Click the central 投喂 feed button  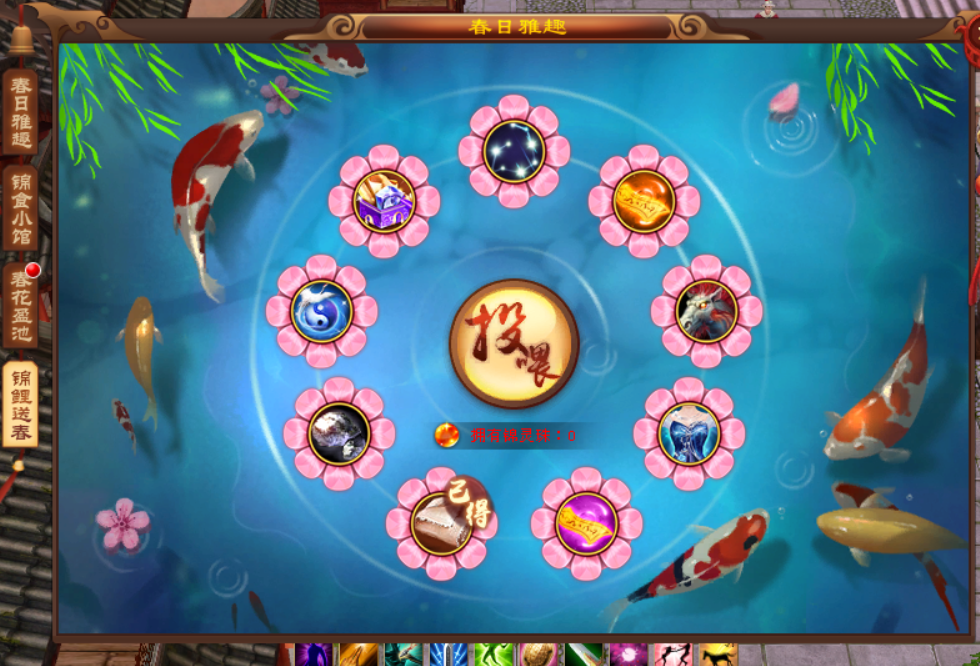click(514, 343)
